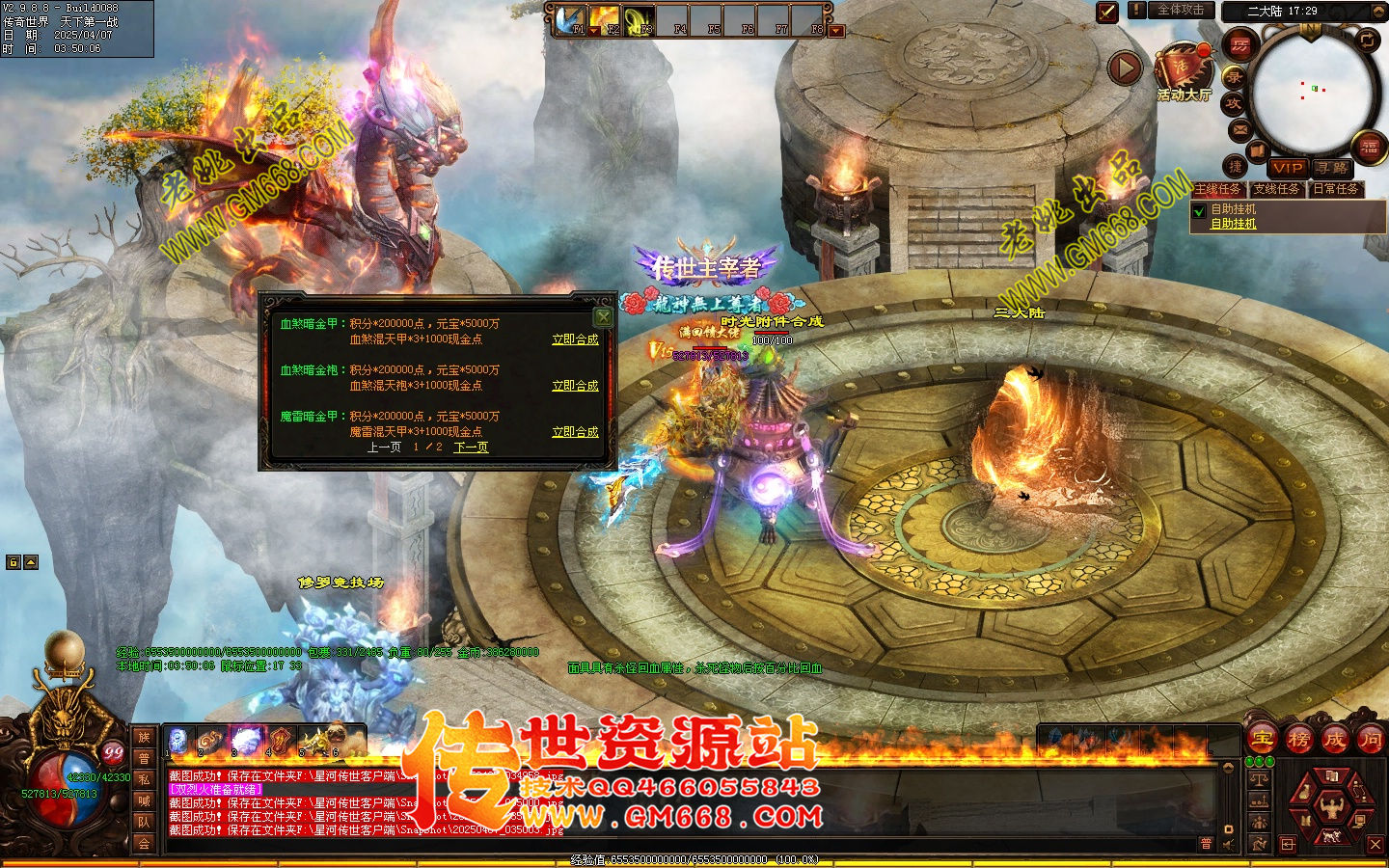1389x868 pixels.
Task: Toggle the 自助挂机 checkbox
Action: click(1199, 211)
